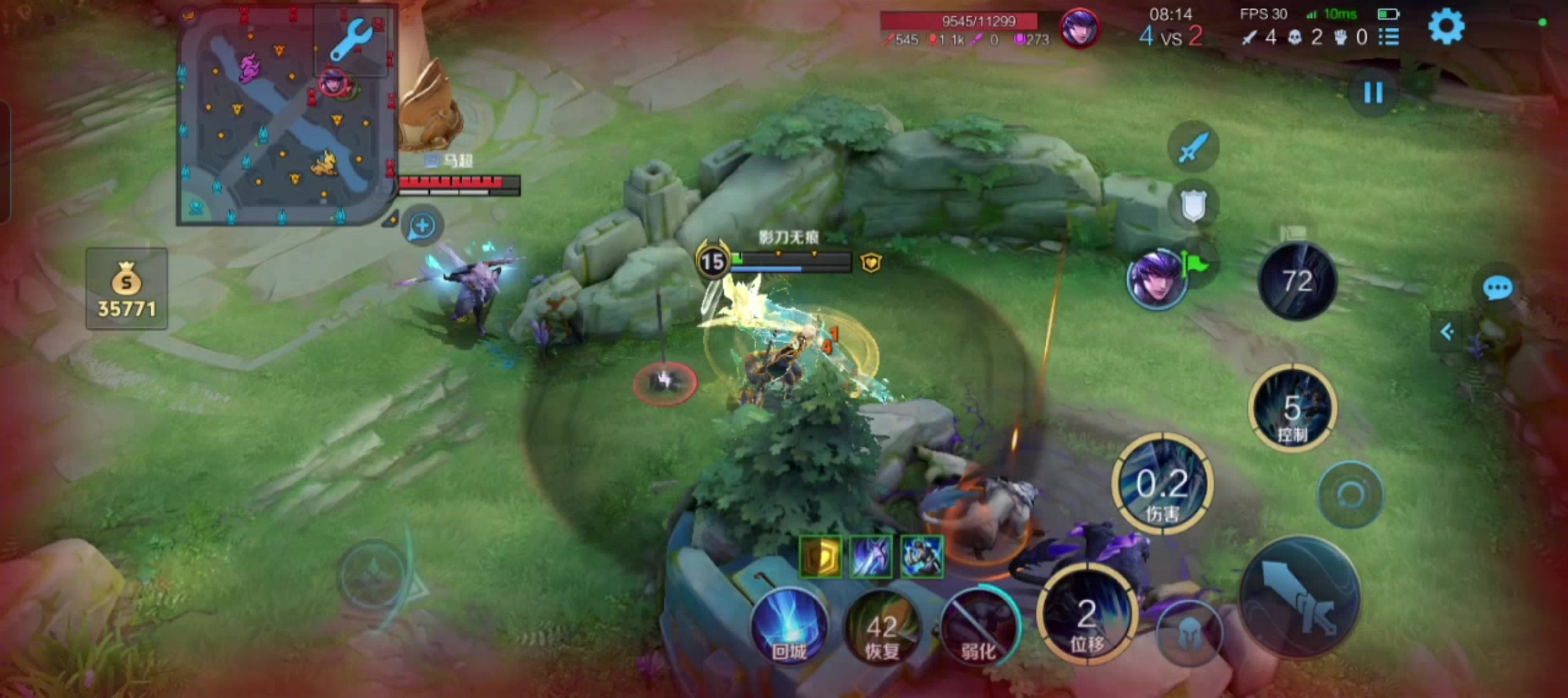Open the blue chat bubble
Viewport: 1568px width, 698px height.
[x=1497, y=288]
